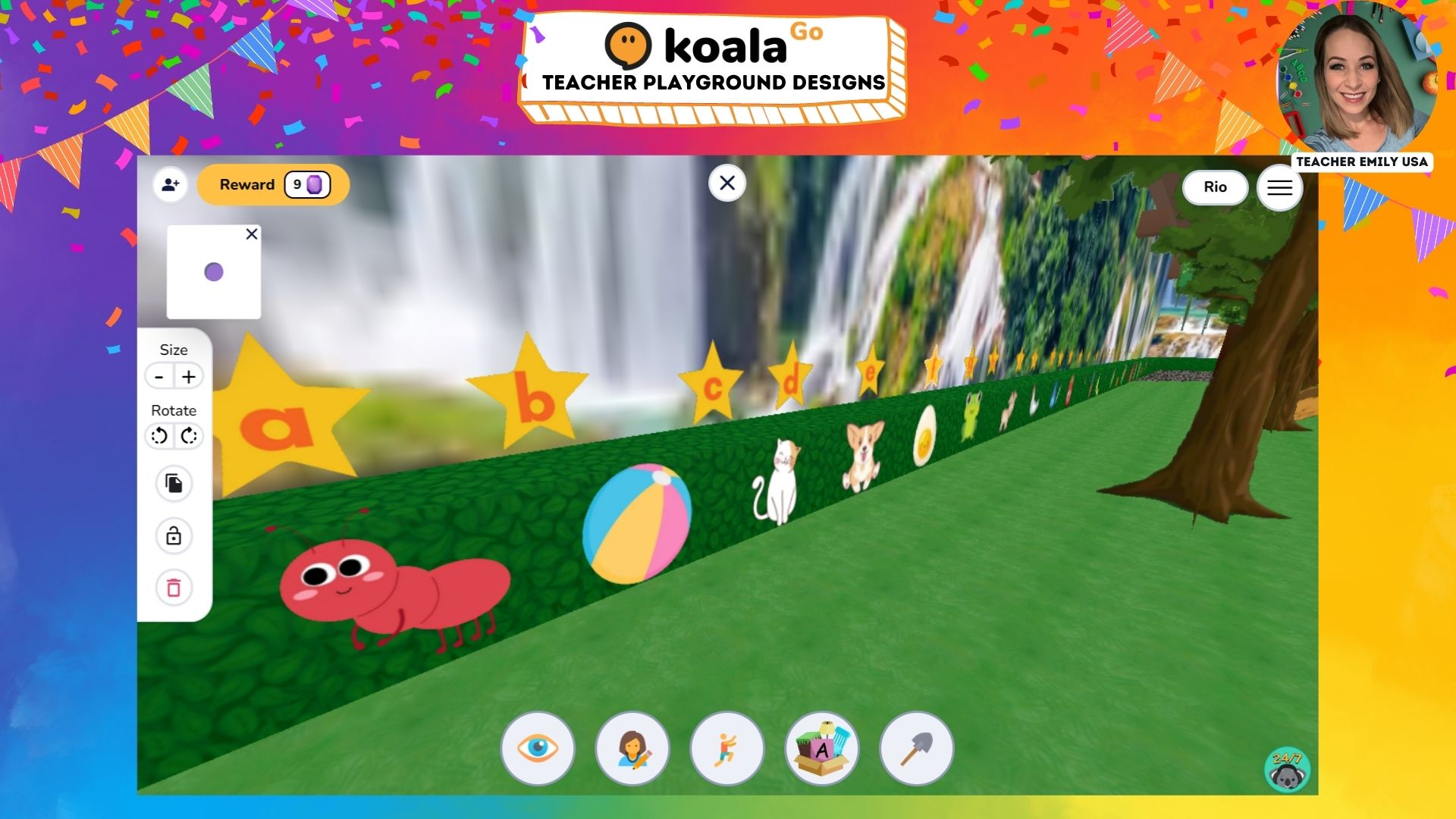This screenshot has width=1456, height=819.
Task: Select the running student mode icon
Action: pyautogui.click(x=726, y=748)
